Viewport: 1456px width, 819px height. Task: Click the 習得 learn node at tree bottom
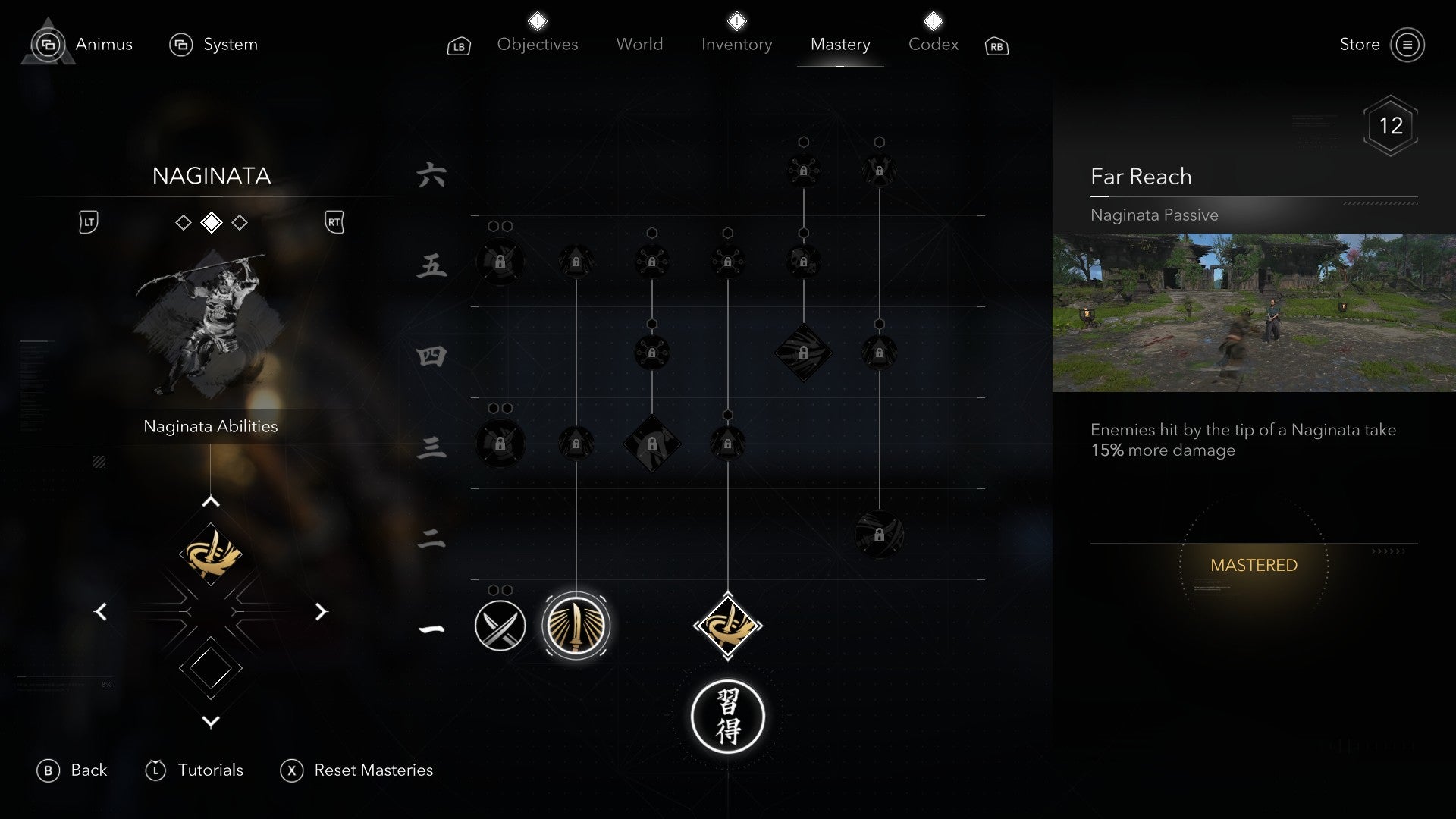(728, 716)
